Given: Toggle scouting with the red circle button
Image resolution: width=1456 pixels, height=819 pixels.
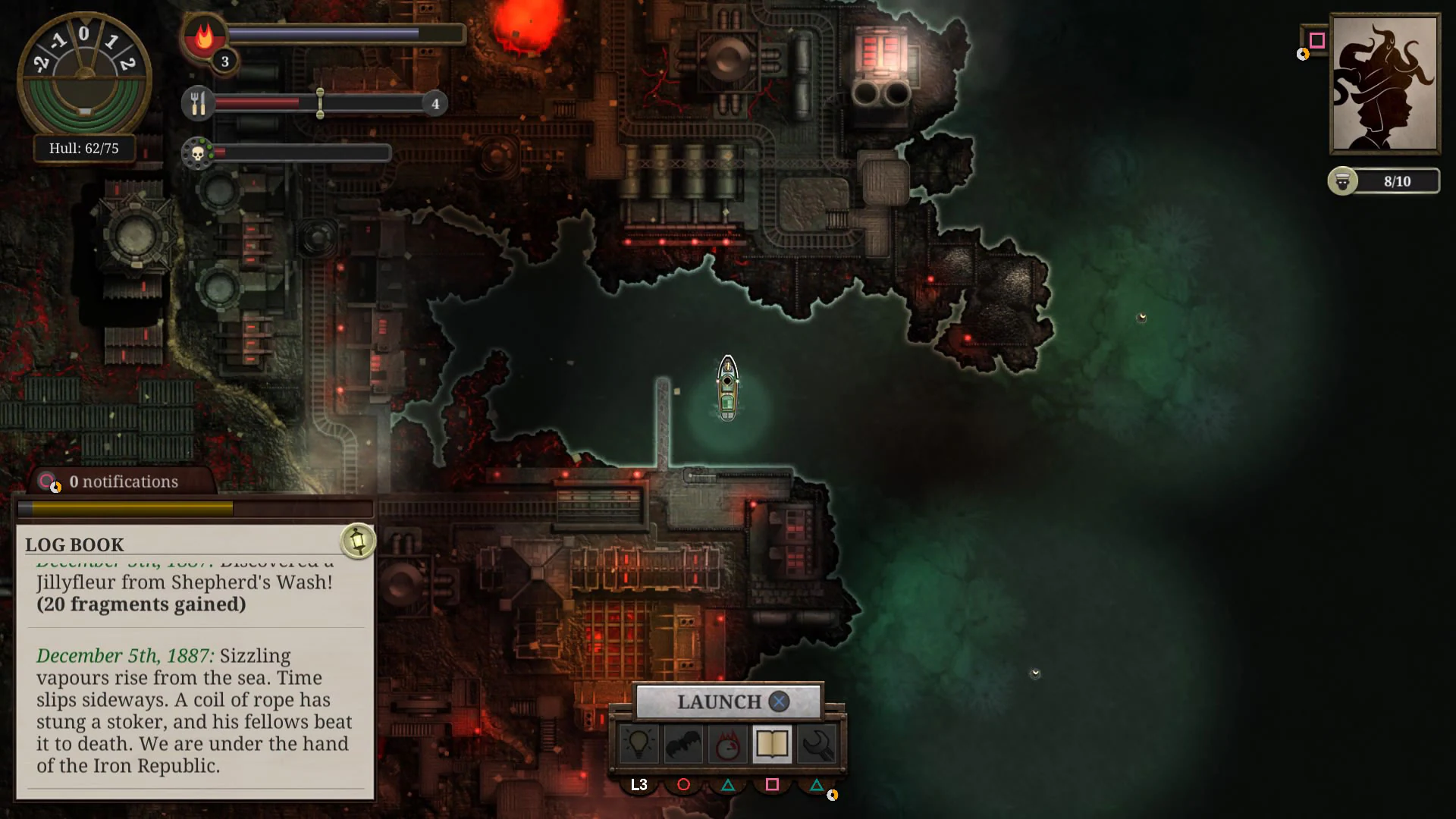Looking at the screenshot, I should point(683,785).
